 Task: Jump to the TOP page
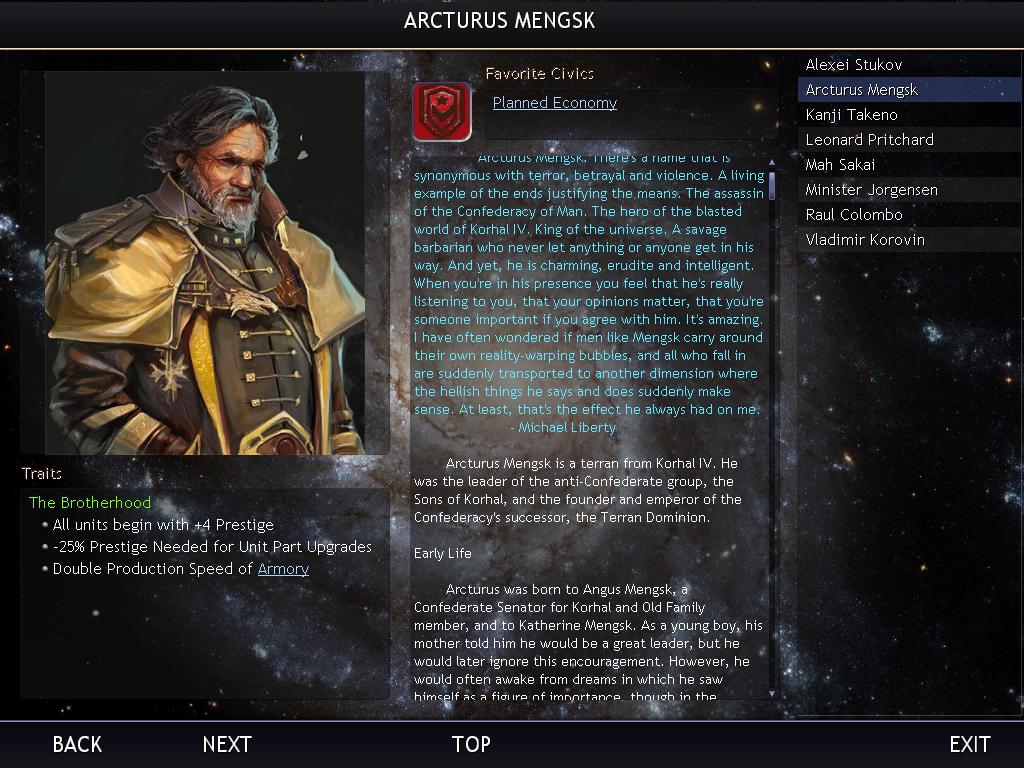(471, 744)
